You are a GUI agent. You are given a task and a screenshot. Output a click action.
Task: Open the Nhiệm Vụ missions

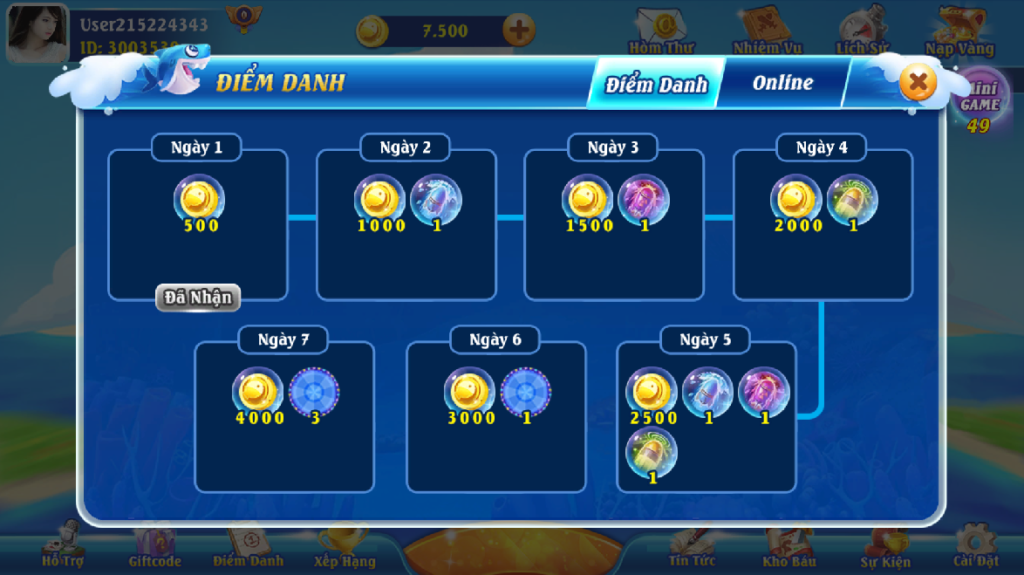pos(766,32)
